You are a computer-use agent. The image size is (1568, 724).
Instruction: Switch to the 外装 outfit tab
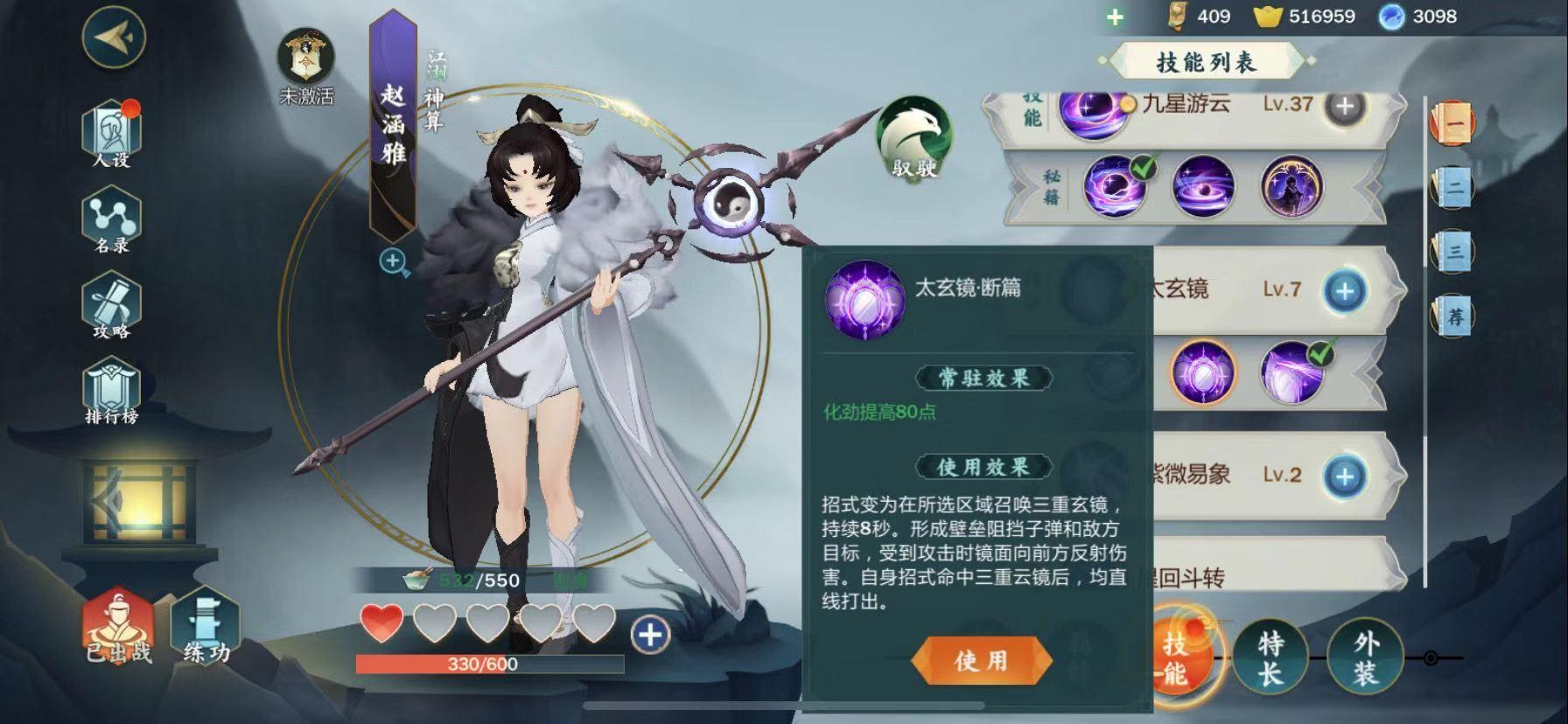coord(1365,657)
